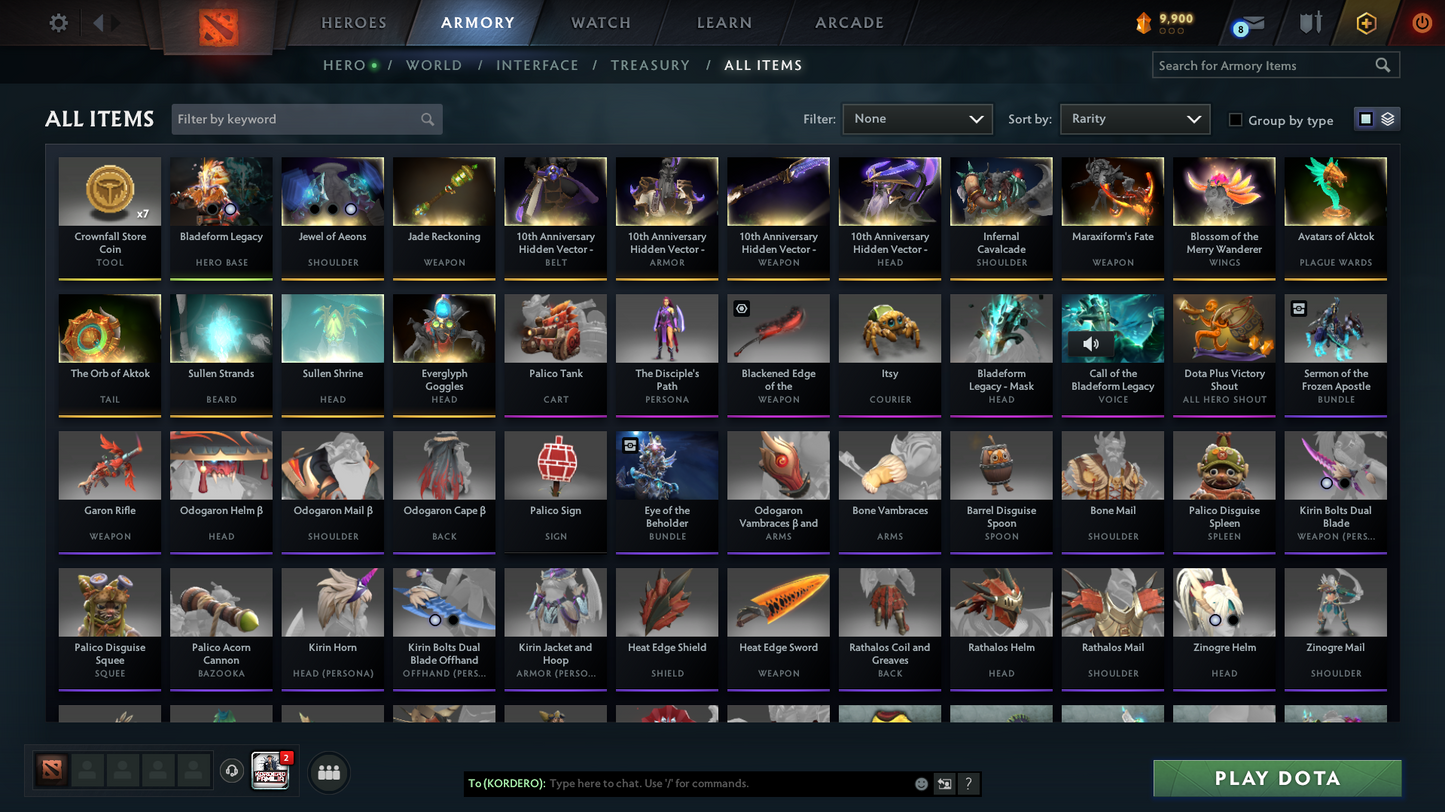Play Call of the Bladeform Legacy voice
Screen dimensions: 1445x812
pyautogui.click(x=1091, y=343)
